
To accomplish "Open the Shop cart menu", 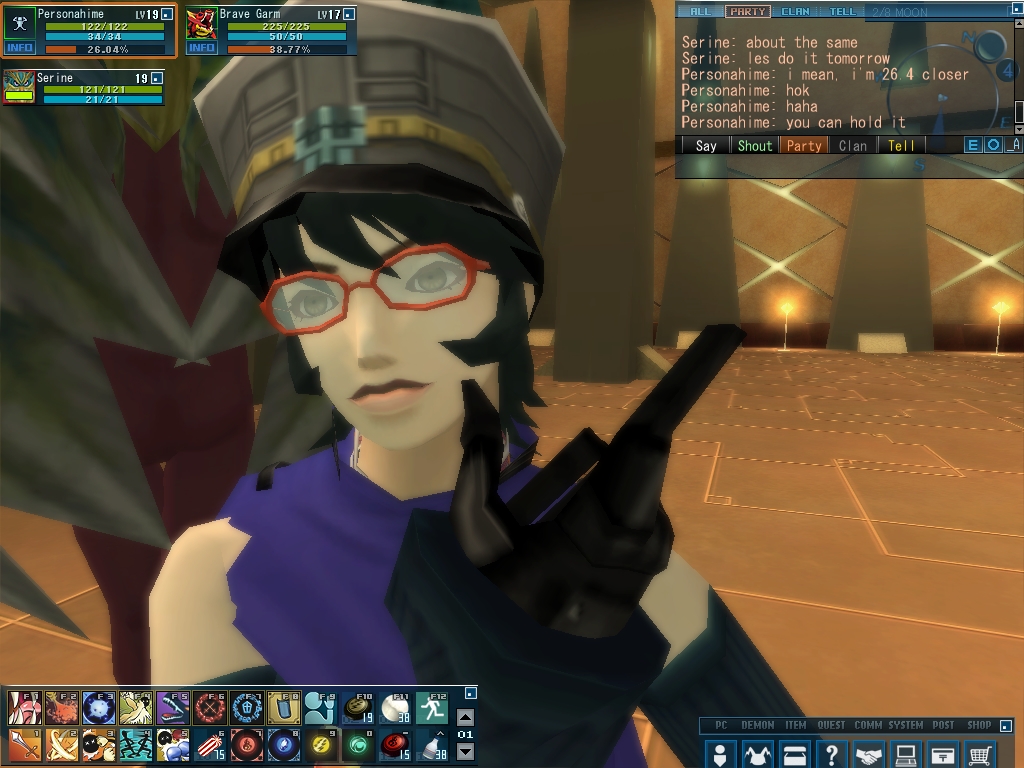I will tap(981, 753).
